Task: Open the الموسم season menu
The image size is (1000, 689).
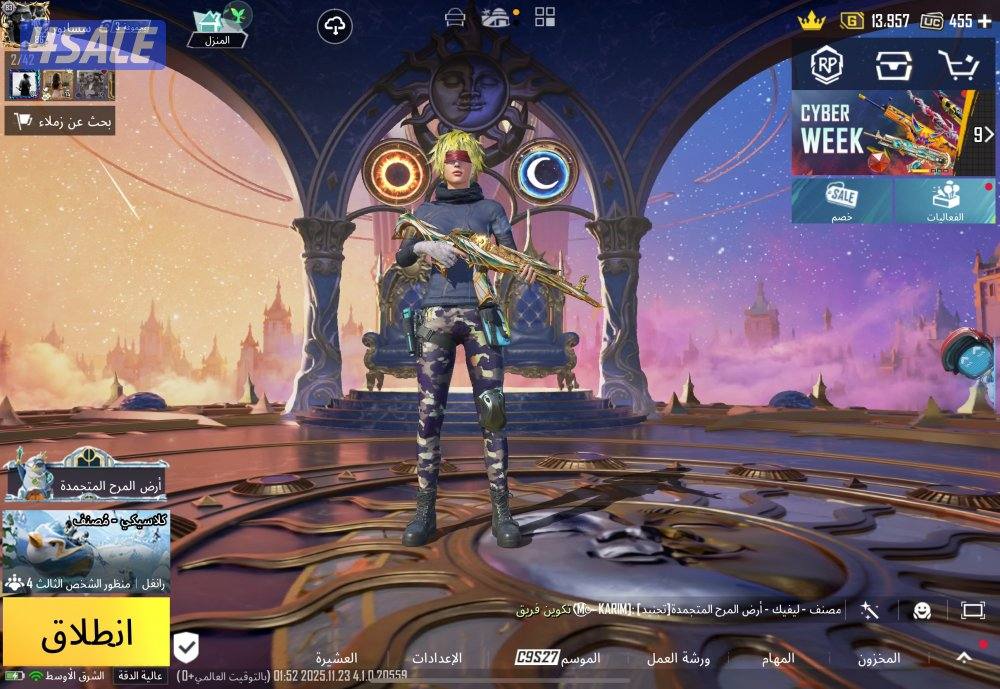Action: click(x=580, y=658)
